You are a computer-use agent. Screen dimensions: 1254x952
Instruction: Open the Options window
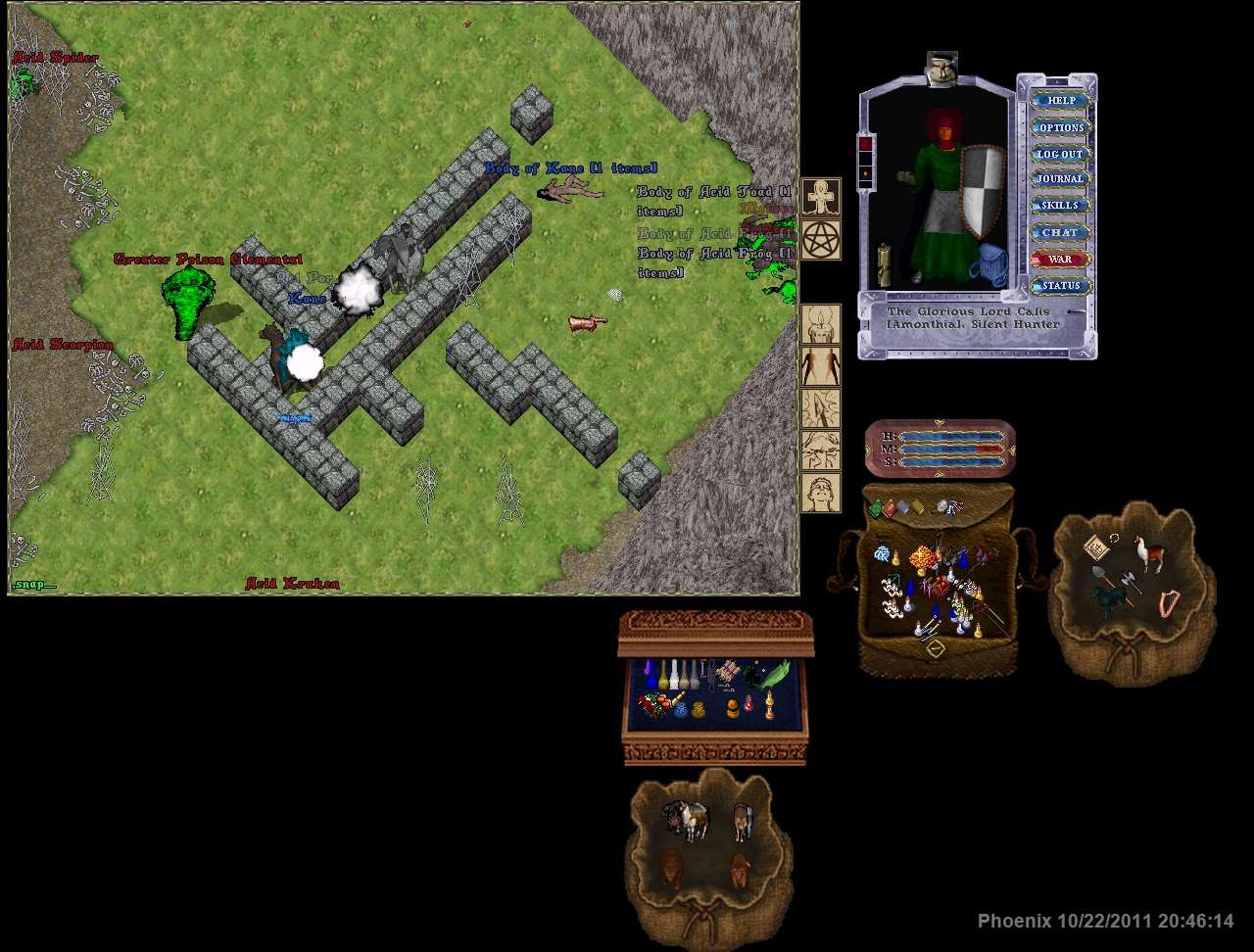(x=1061, y=127)
